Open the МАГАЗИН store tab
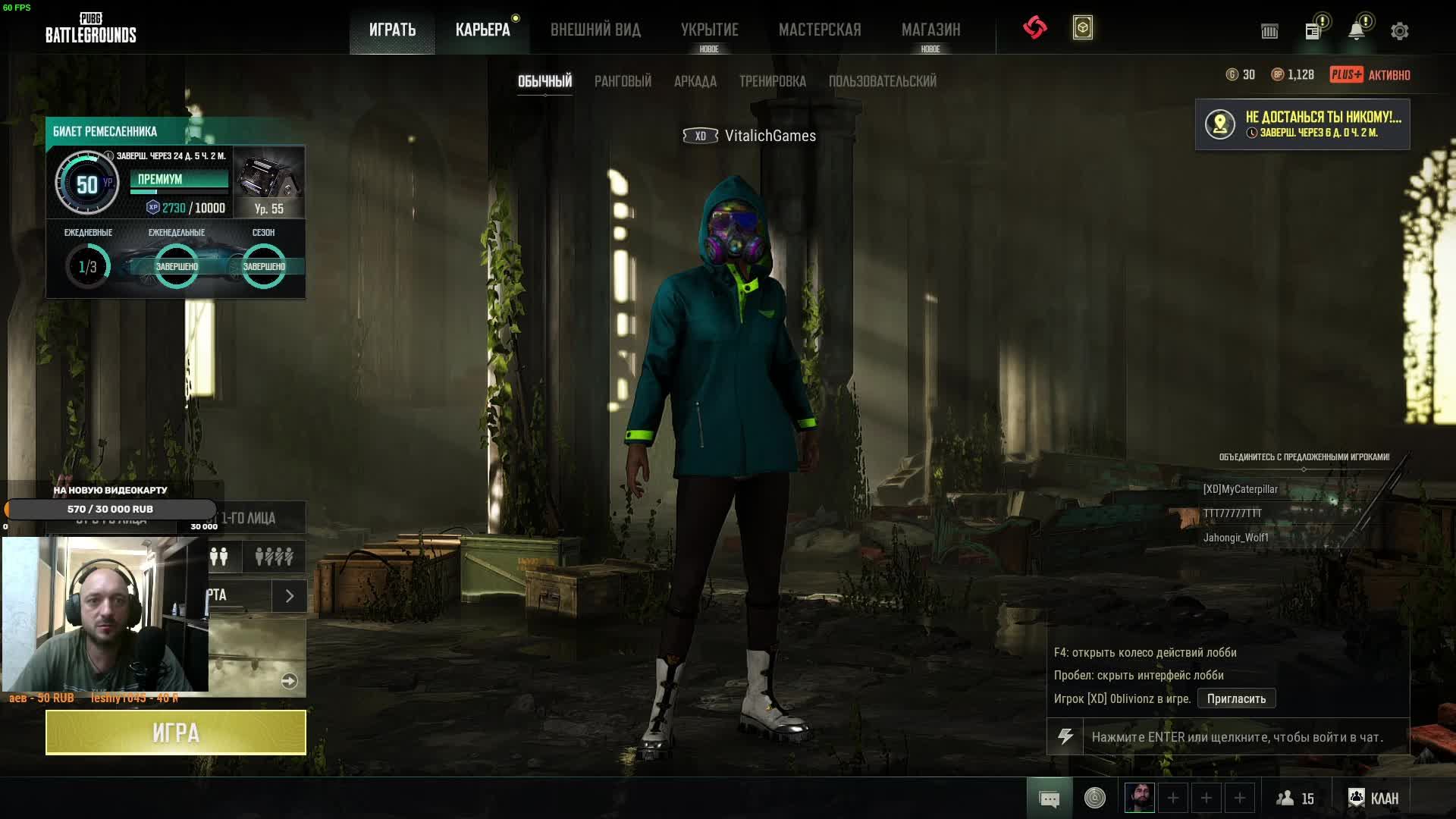The height and width of the screenshot is (819, 1456). [x=930, y=30]
